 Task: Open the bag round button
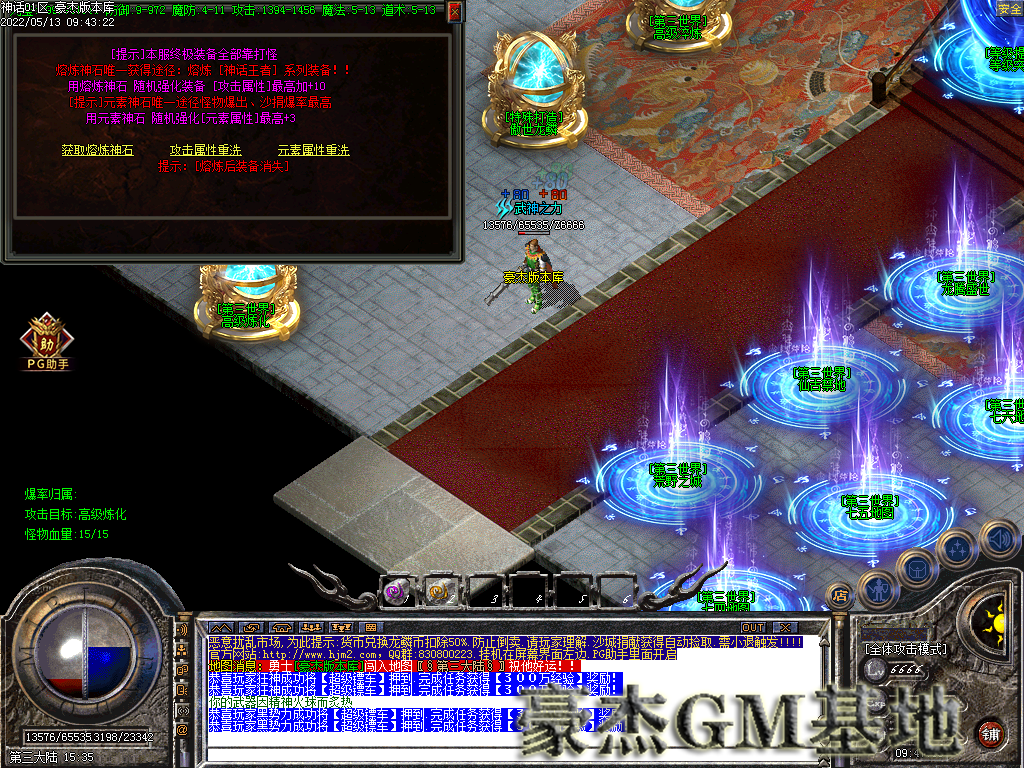click(917, 568)
